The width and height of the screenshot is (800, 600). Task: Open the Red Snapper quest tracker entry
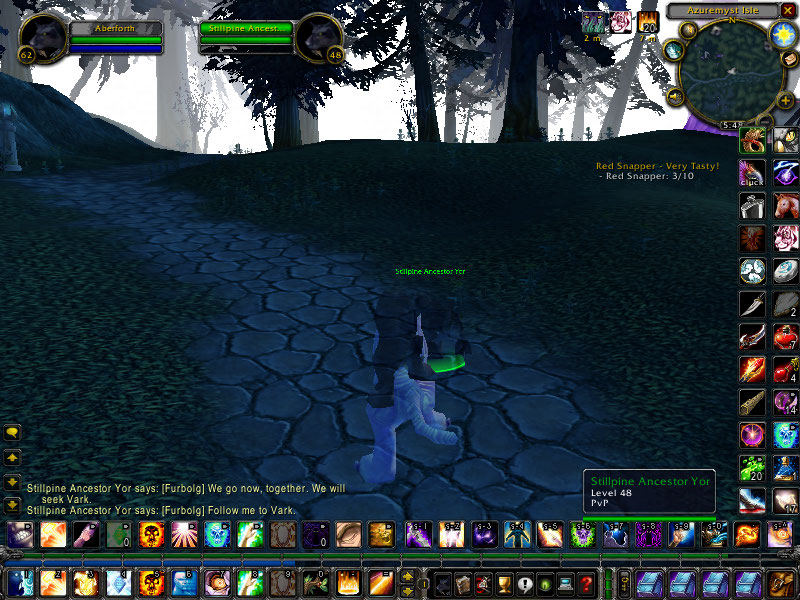click(657, 166)
